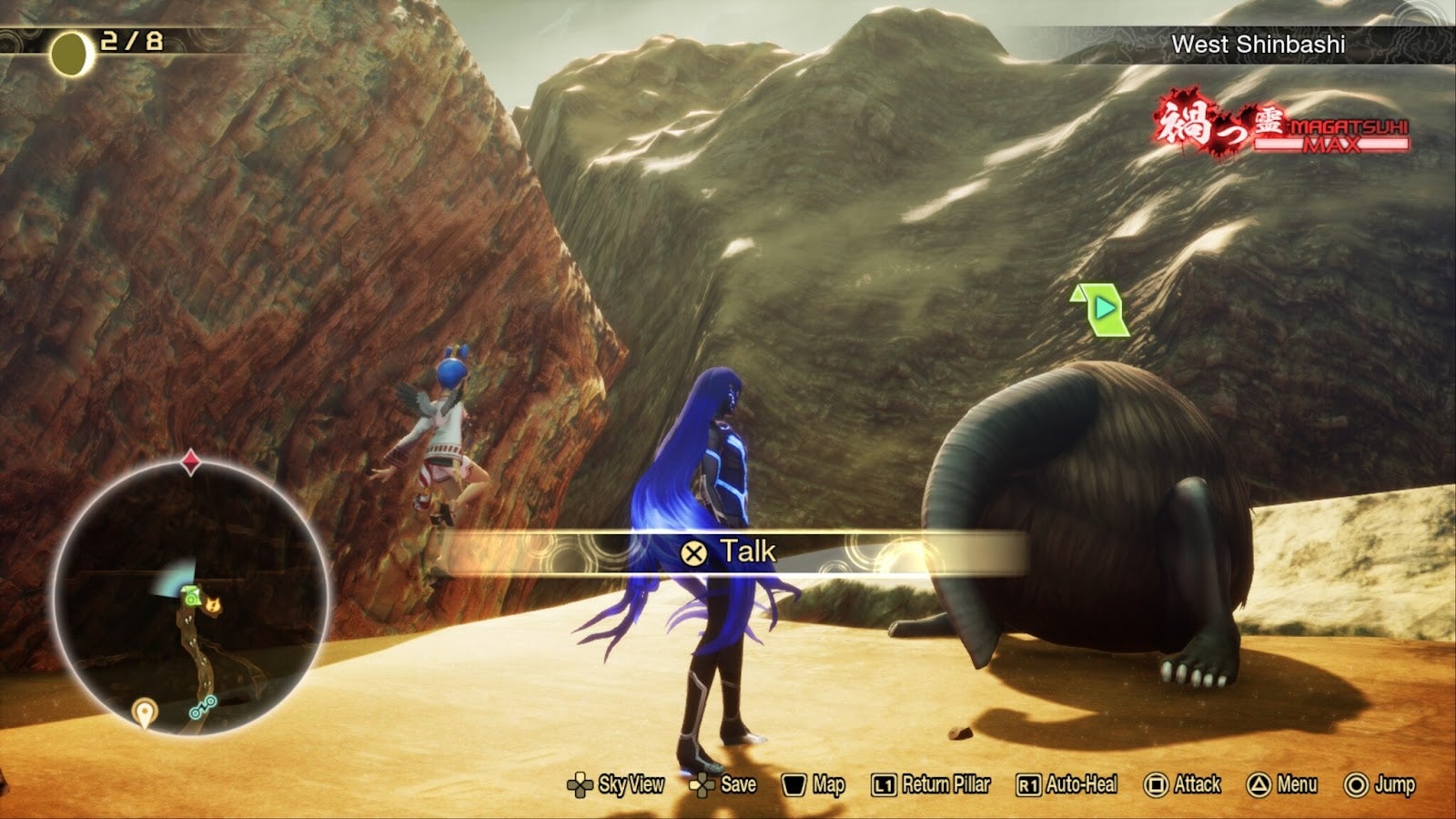This screenshot has height=819, width=1456.
Task: Open Sky View from the bottom command bar
Action: [x=616, y=784]
